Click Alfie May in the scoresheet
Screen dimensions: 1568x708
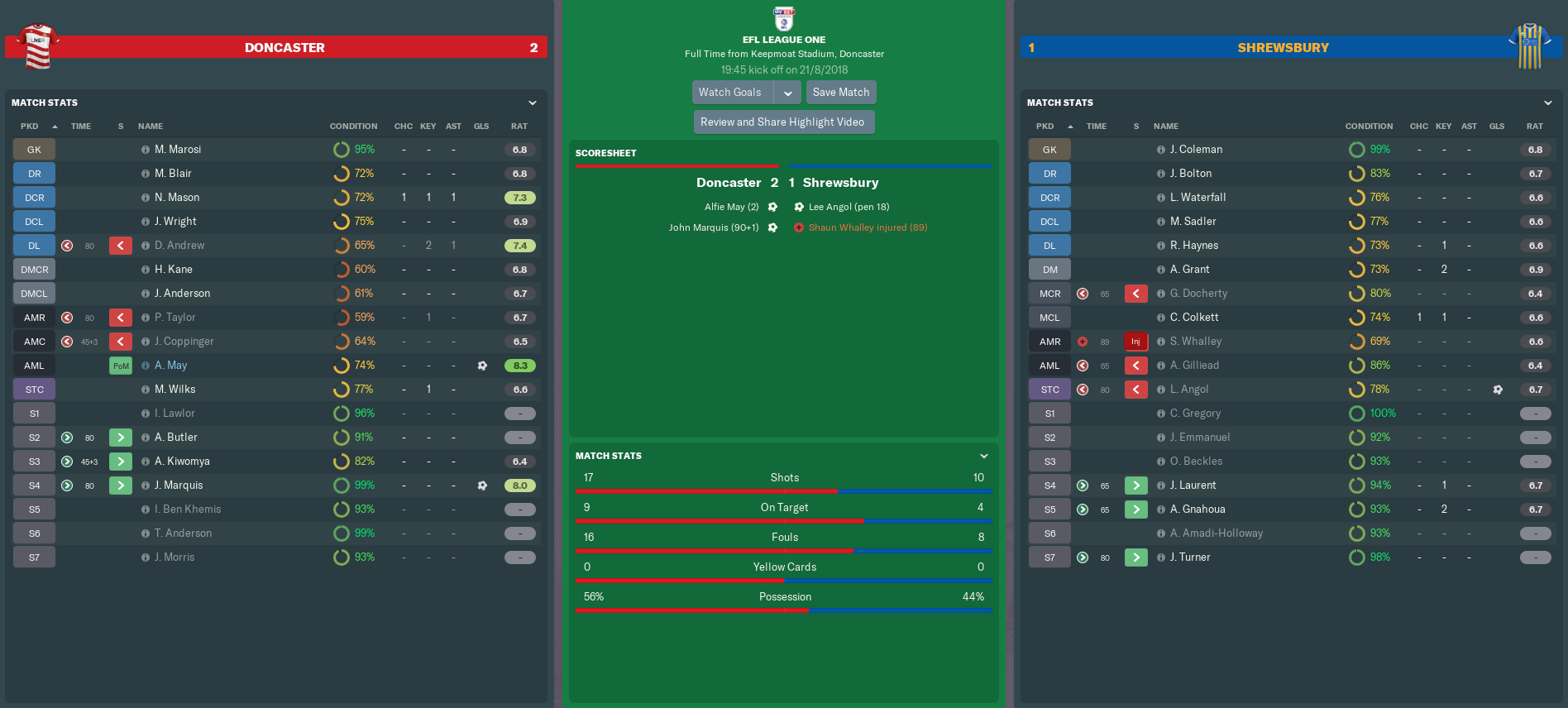point(731,207)
